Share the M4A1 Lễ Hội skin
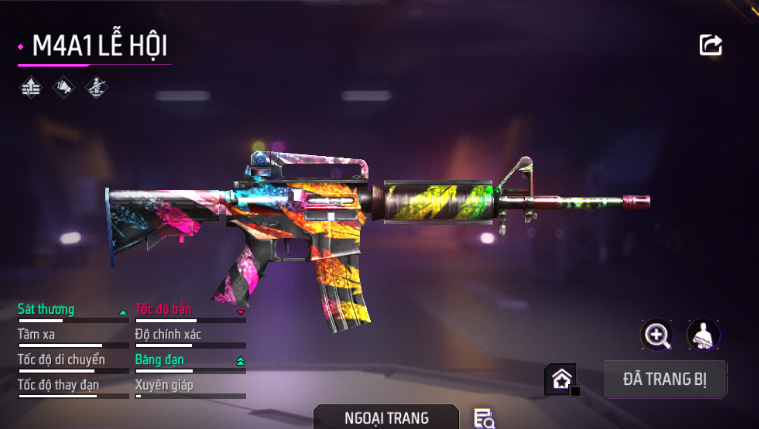The image size is (759, 429). click(711, 45)
